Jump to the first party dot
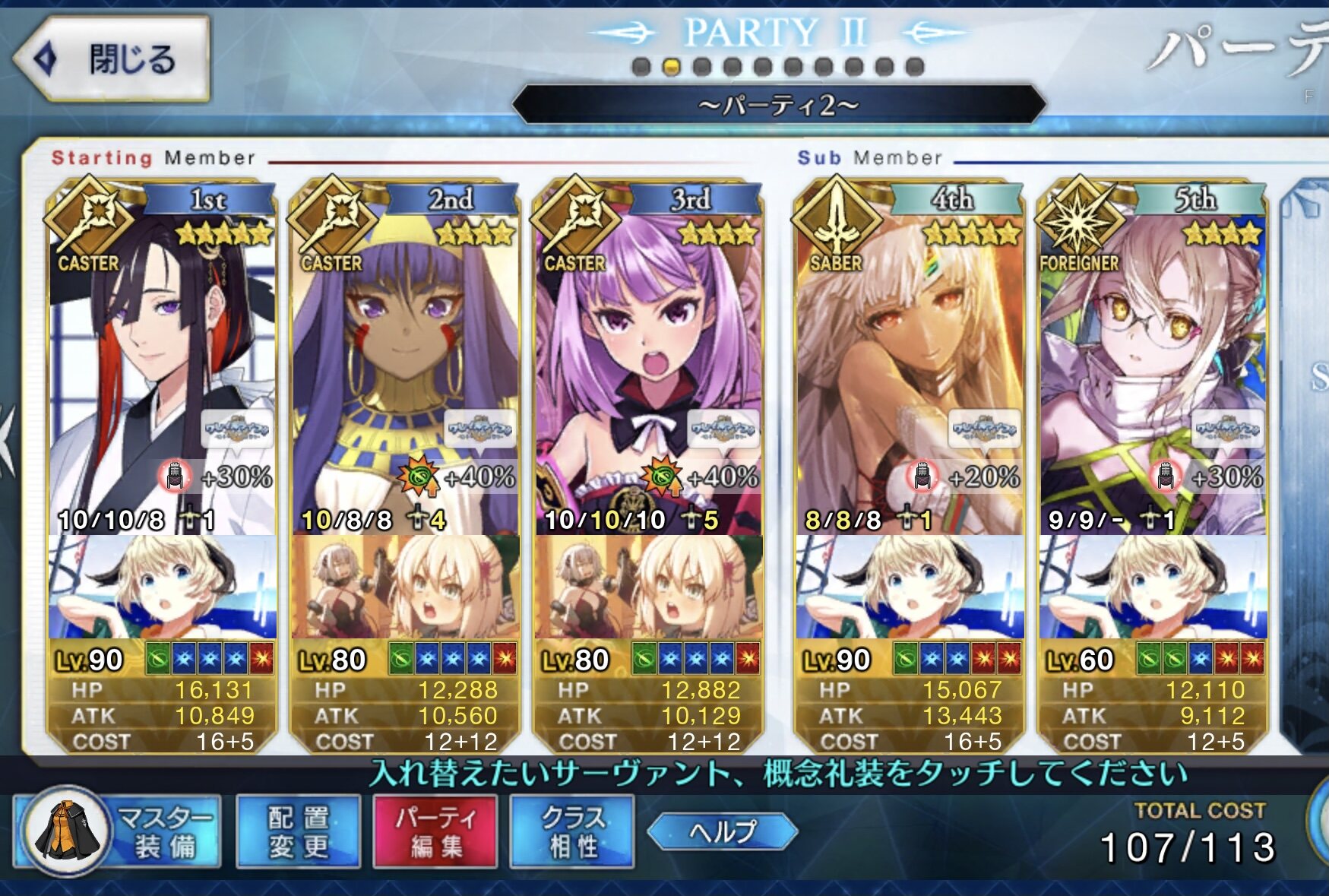The image size is (1329, 896). tap(641, 67)
